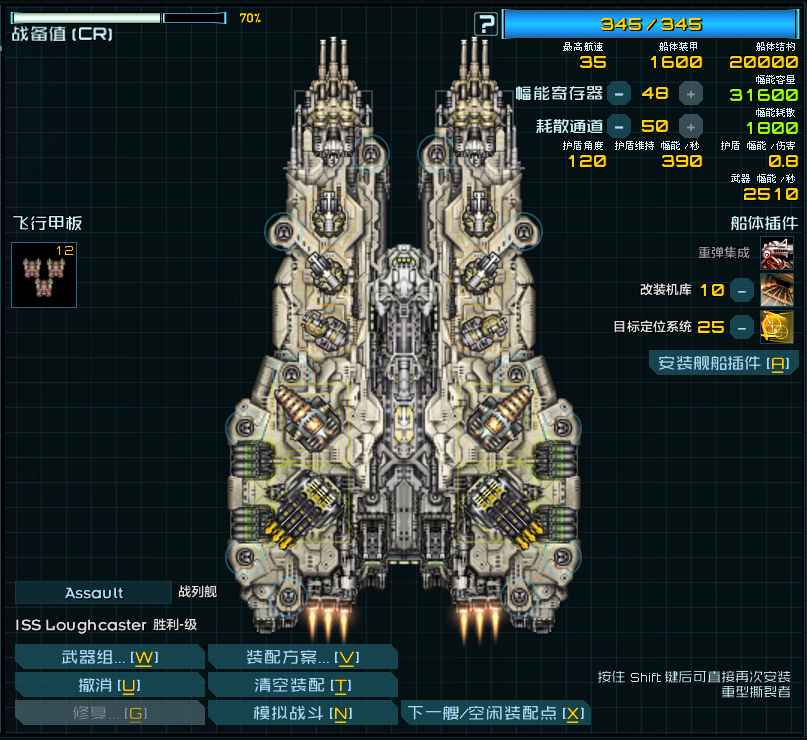807x740 pixels.
Task: Click the question mark help button
Action: pos(486,24)
